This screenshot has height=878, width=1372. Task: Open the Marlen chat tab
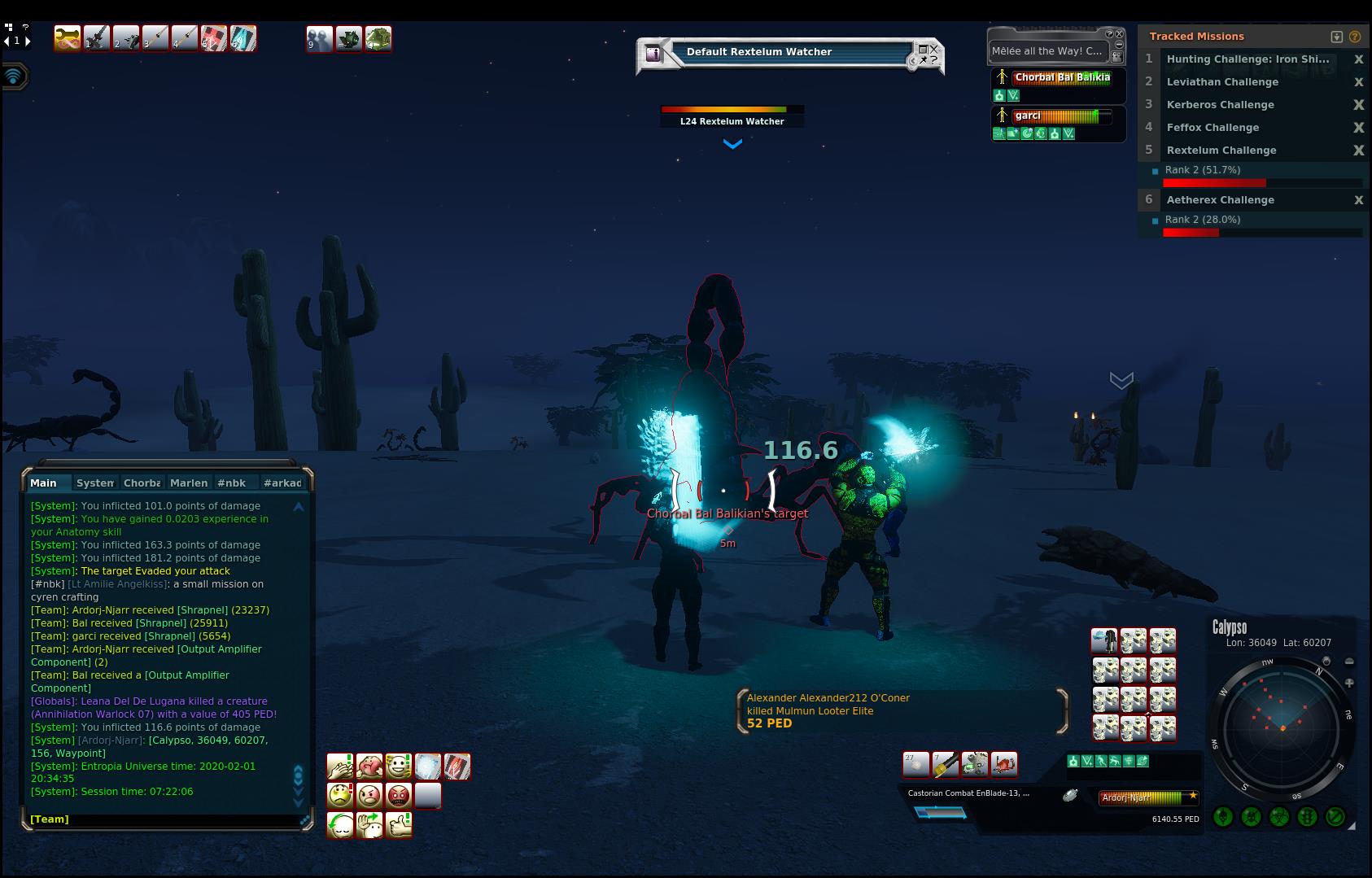pyautogui.click(x=188, y=483)
